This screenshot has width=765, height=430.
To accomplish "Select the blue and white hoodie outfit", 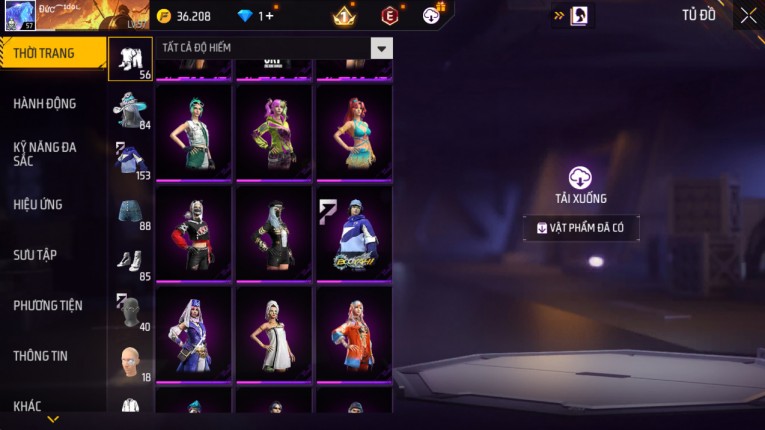I will pyautogui.click(x=354, y=234).
